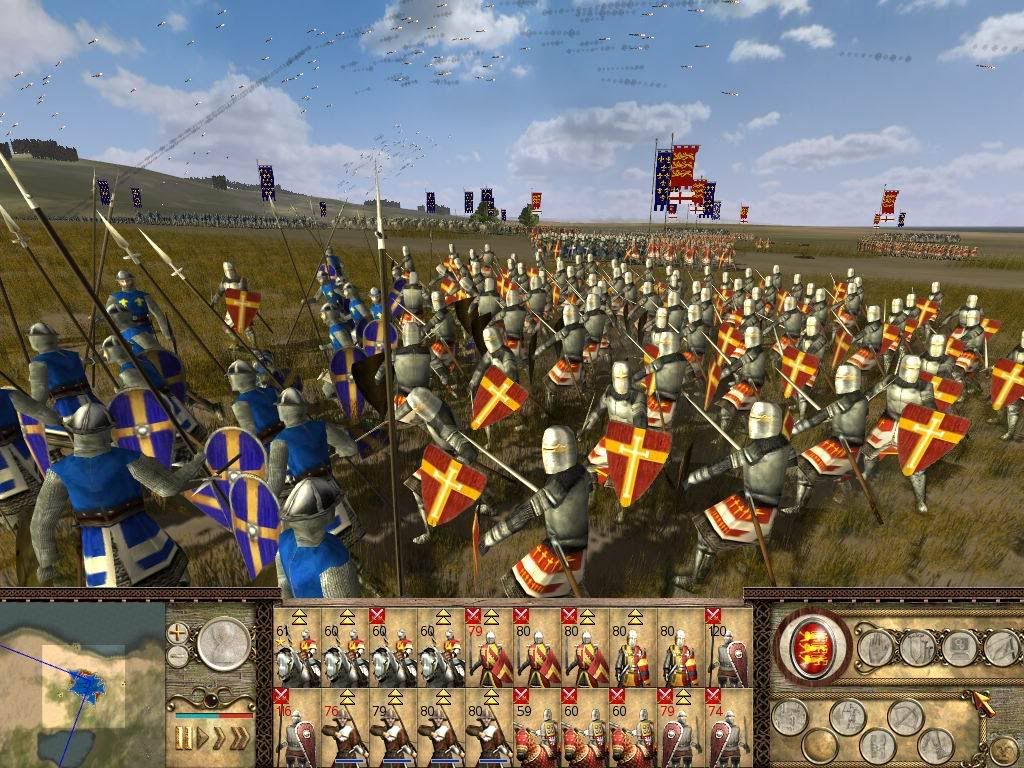The height and width of the screenshot is (768, 1024).
Task: Select the shield infantry card showing 74
Action: [x=728, y=727]
